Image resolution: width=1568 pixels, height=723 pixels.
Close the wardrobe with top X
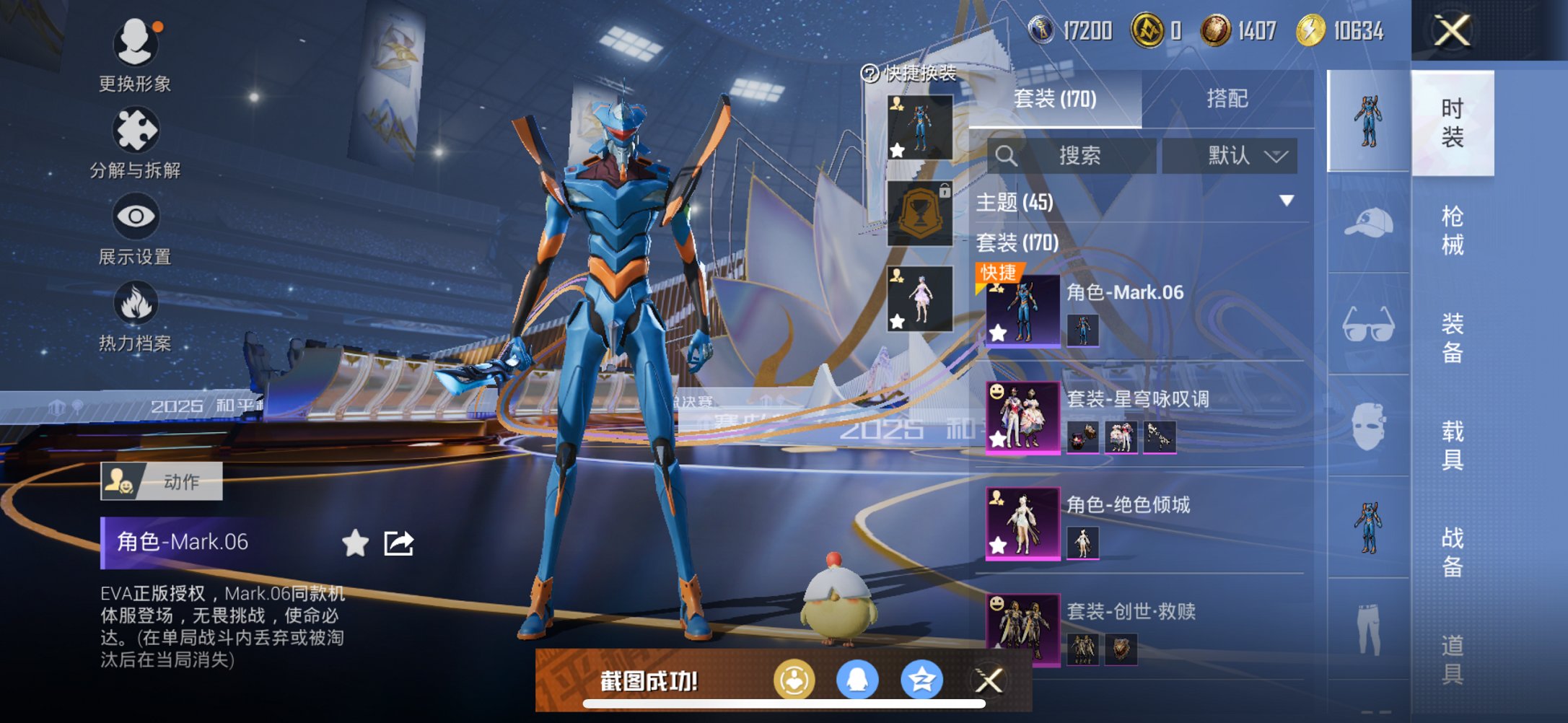pyautogui.click(x=1452, y=31)
